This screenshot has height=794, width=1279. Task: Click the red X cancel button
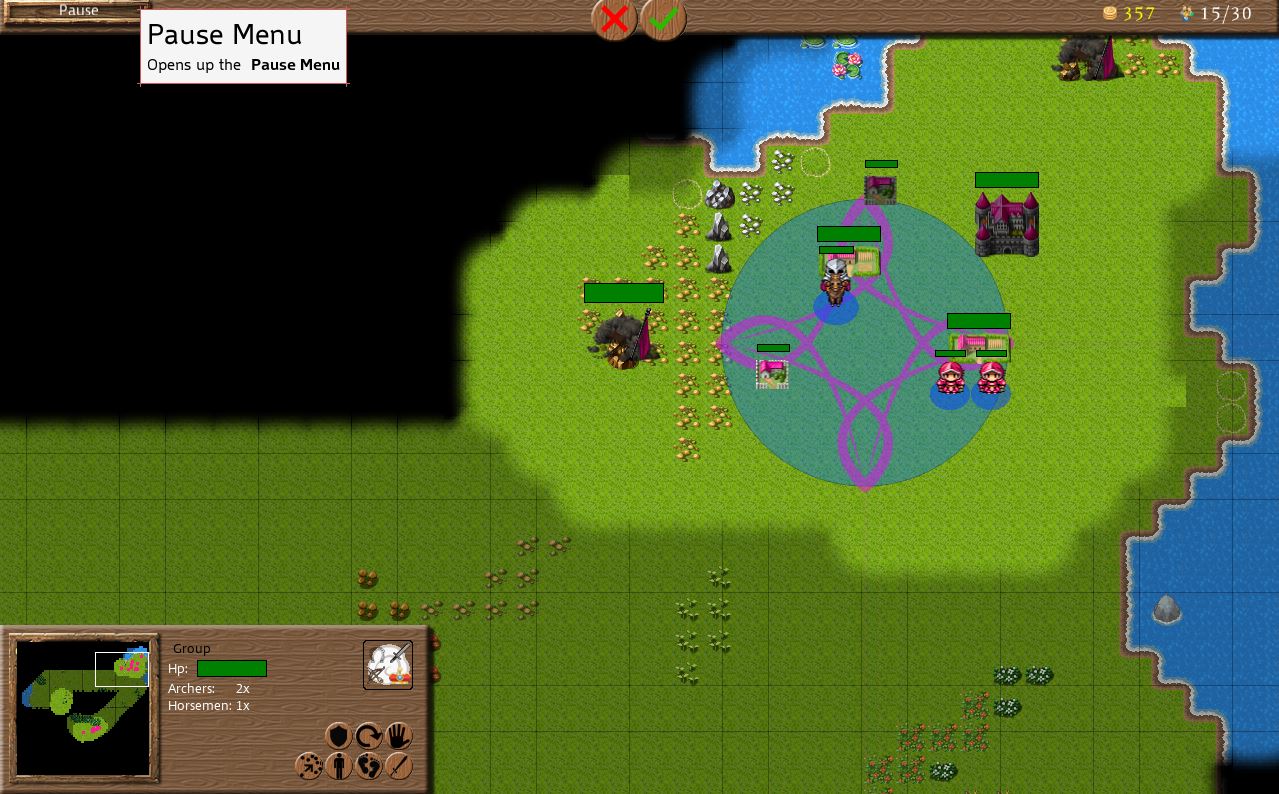coord(614,18)
